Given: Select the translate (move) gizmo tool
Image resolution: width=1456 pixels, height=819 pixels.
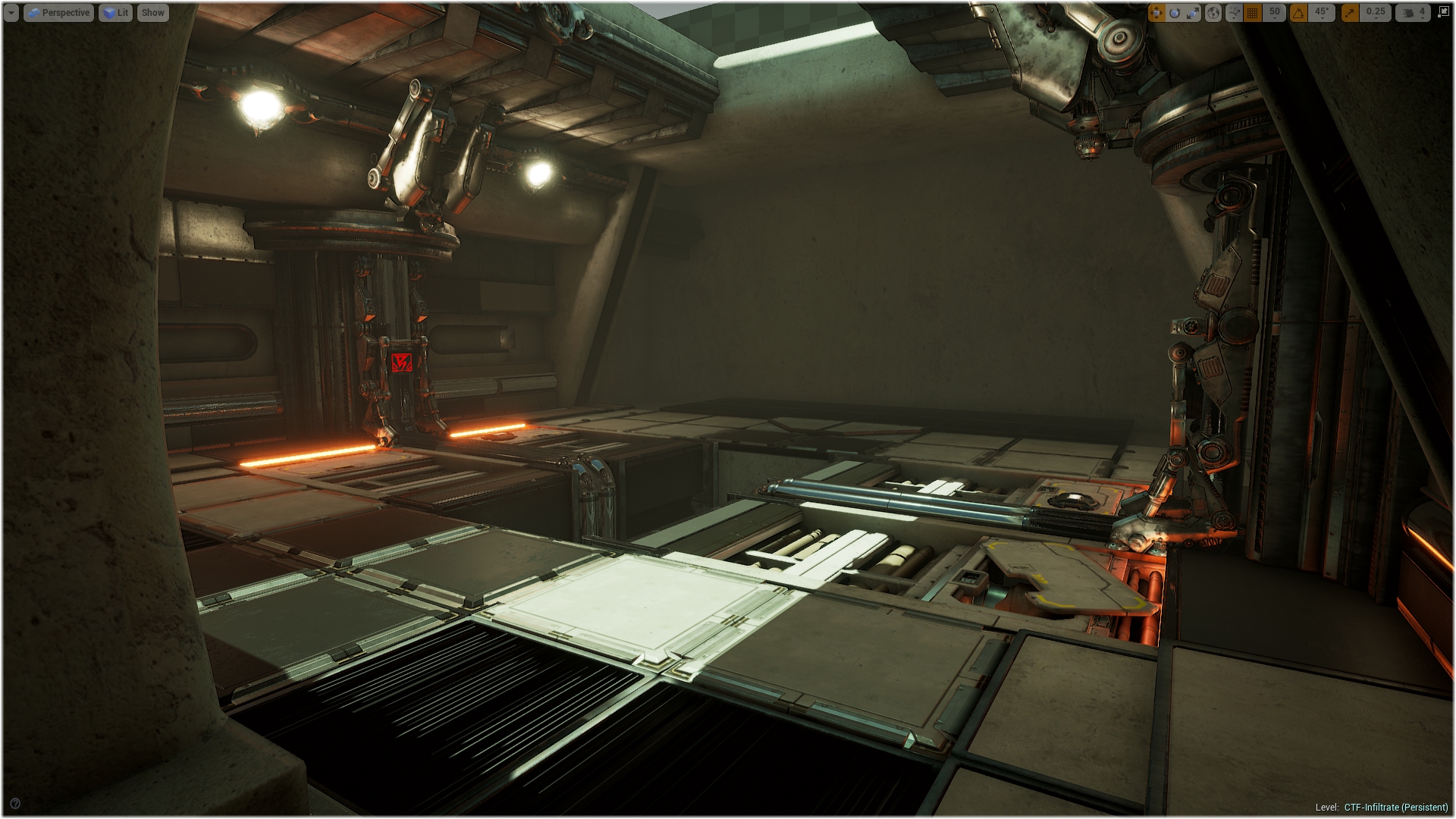Looking at the screenshot, I should [1156, 13].
